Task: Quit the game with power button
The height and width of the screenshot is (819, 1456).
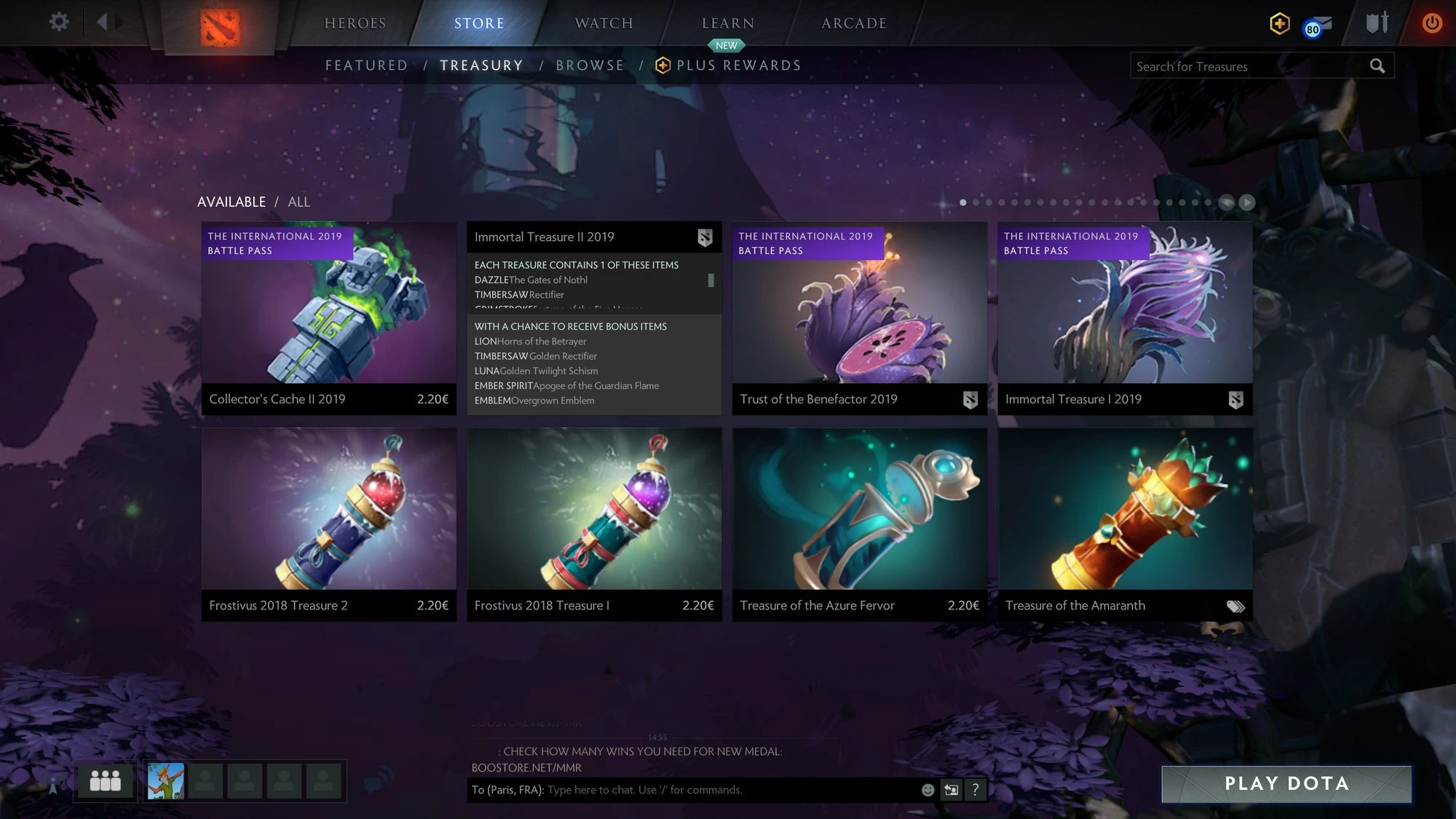Action: point(1431,23)
